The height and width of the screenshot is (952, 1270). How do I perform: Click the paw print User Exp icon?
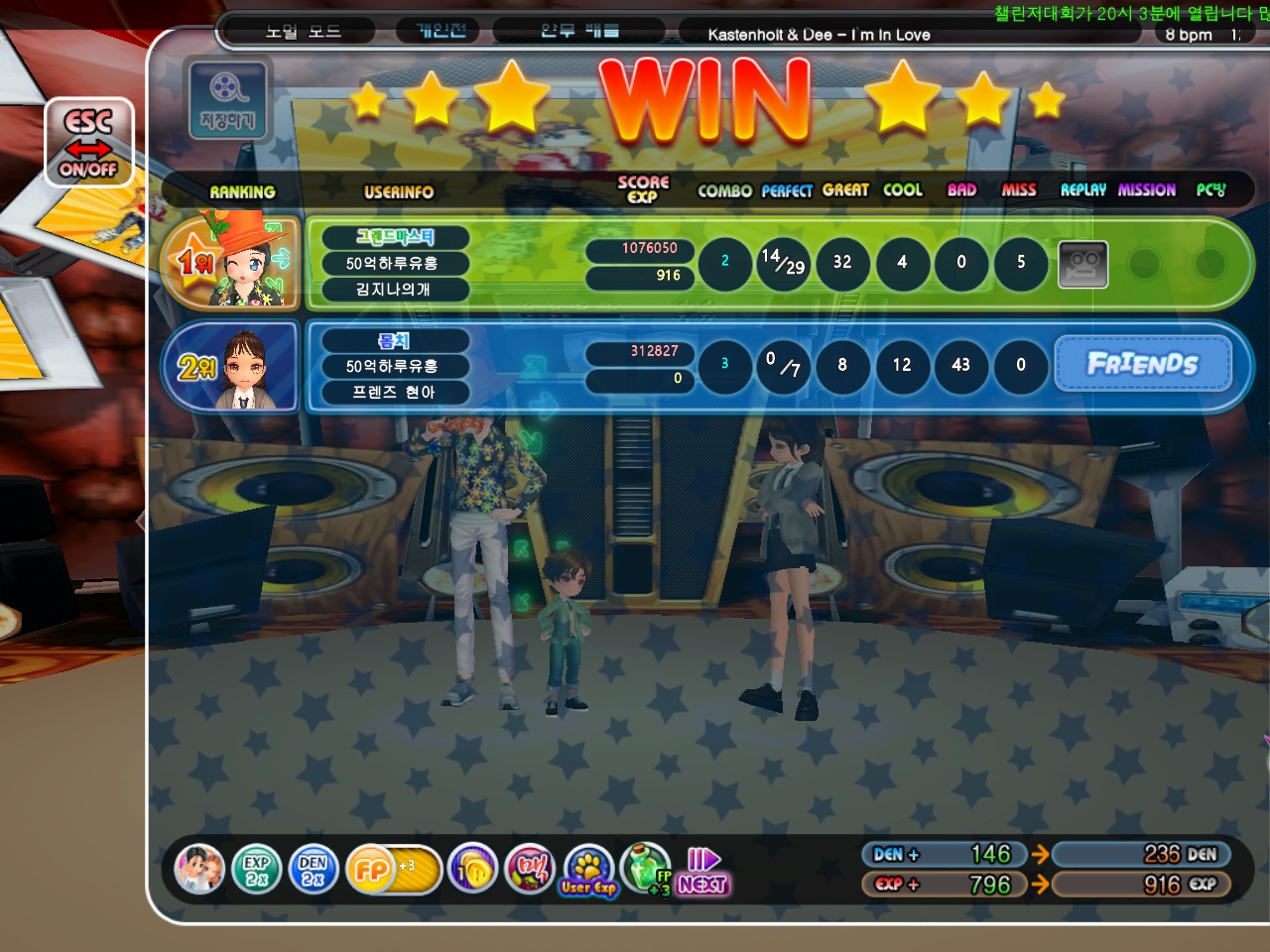(x=589, y=870)
